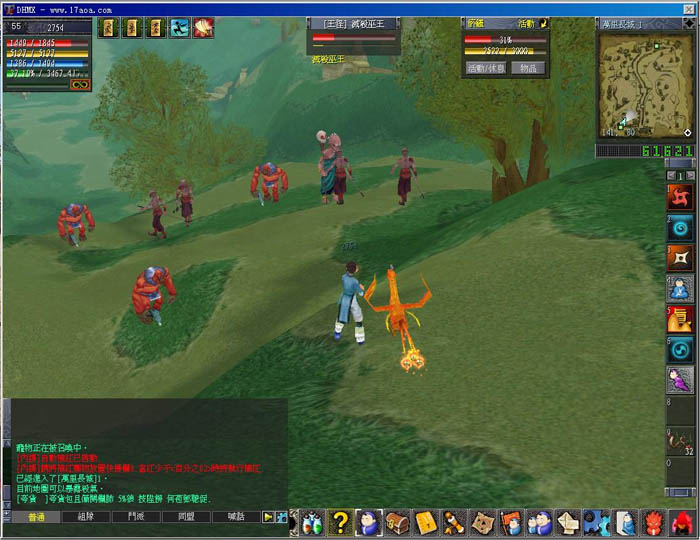Open help via the yellow question mark icon
This screenshot has height=540, width=700.
coord(341,521)
